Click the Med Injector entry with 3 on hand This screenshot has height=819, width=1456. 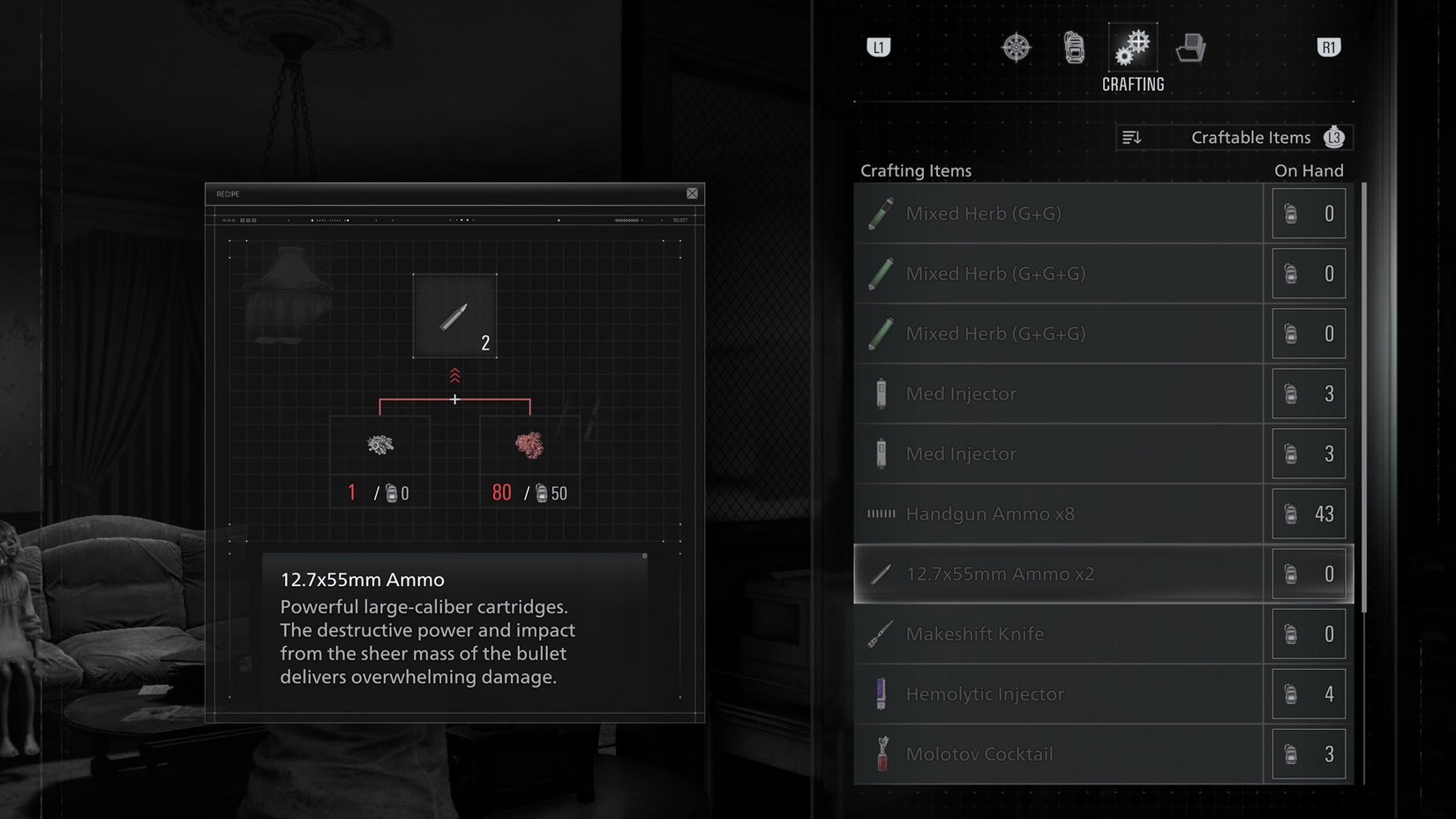[1059, 394]
